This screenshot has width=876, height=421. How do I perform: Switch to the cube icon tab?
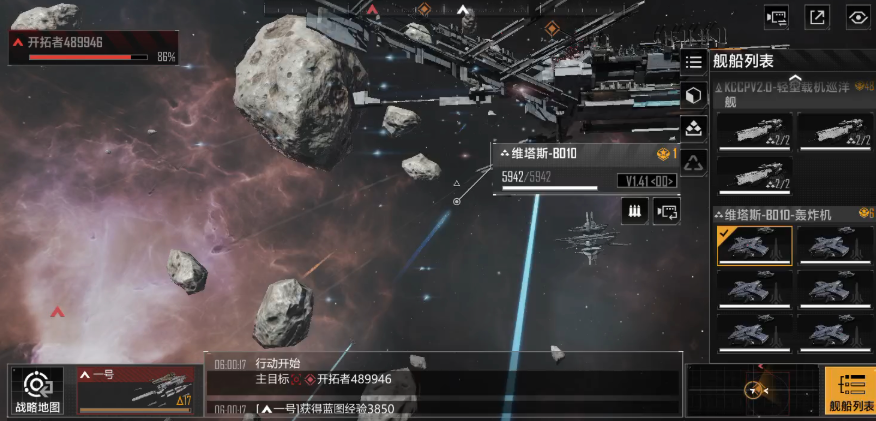pos(694,95)
